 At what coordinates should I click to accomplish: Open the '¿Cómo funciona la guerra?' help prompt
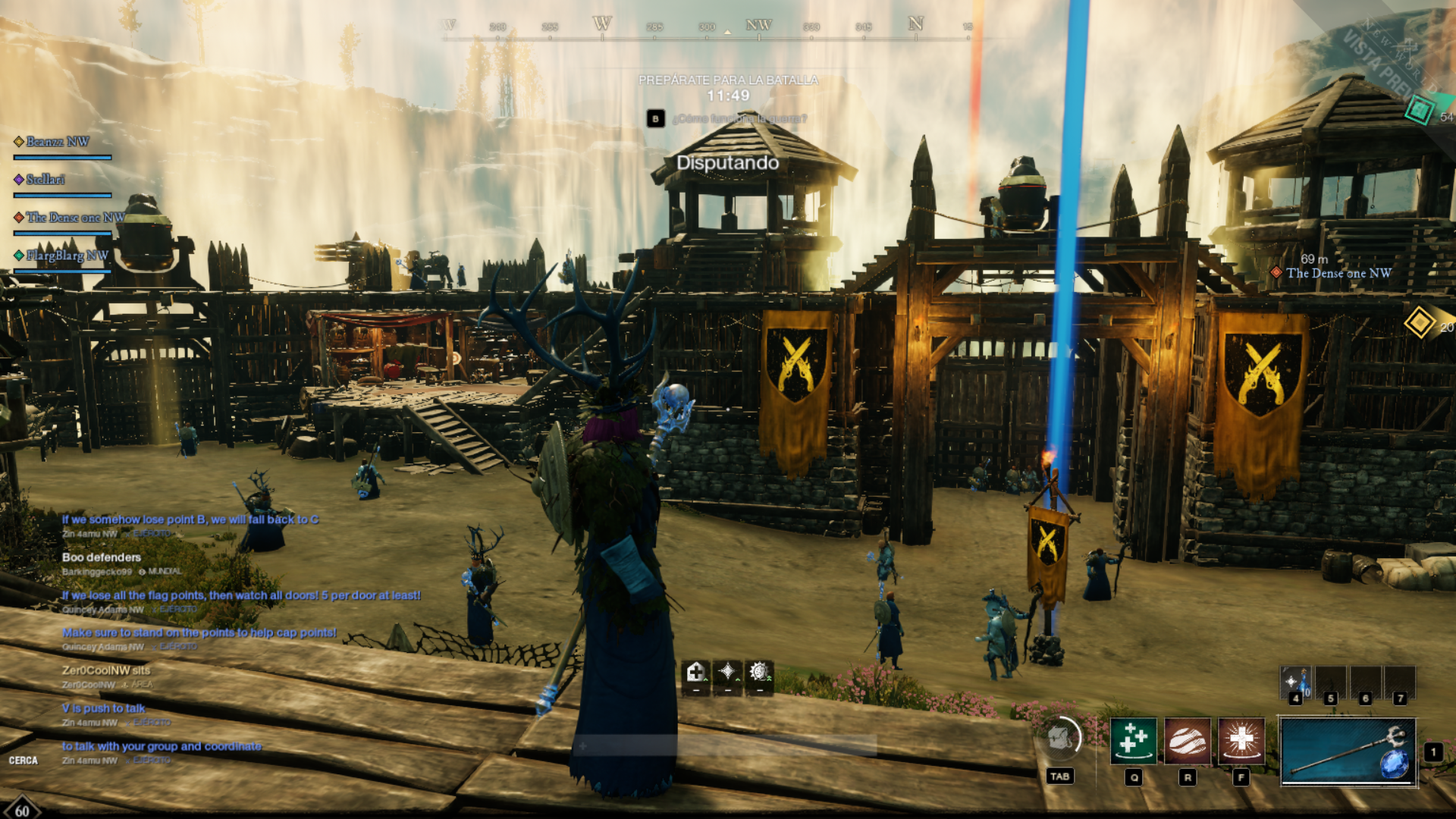739,118
